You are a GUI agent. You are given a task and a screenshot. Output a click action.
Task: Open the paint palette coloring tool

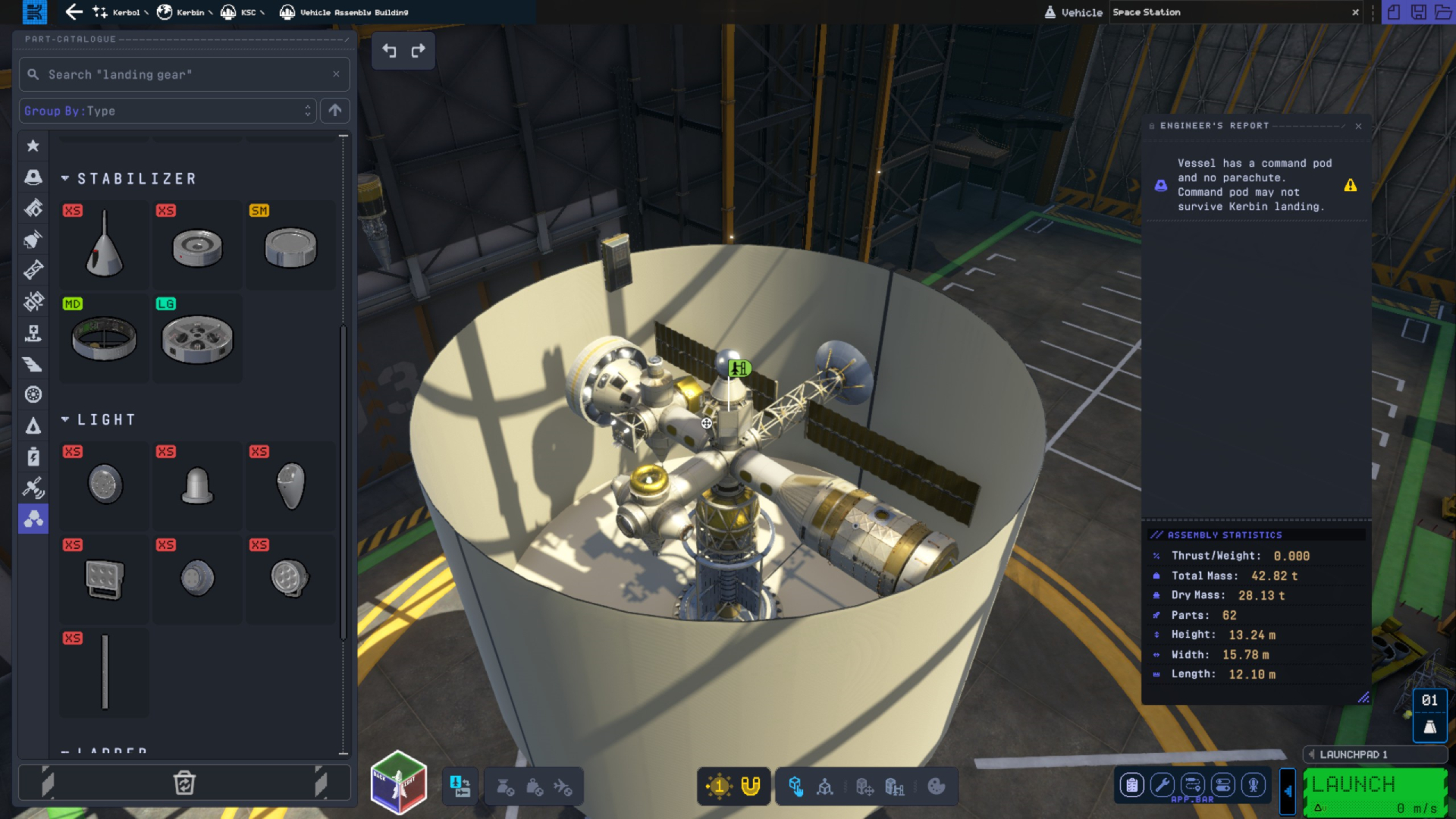[x=937, y=786]
